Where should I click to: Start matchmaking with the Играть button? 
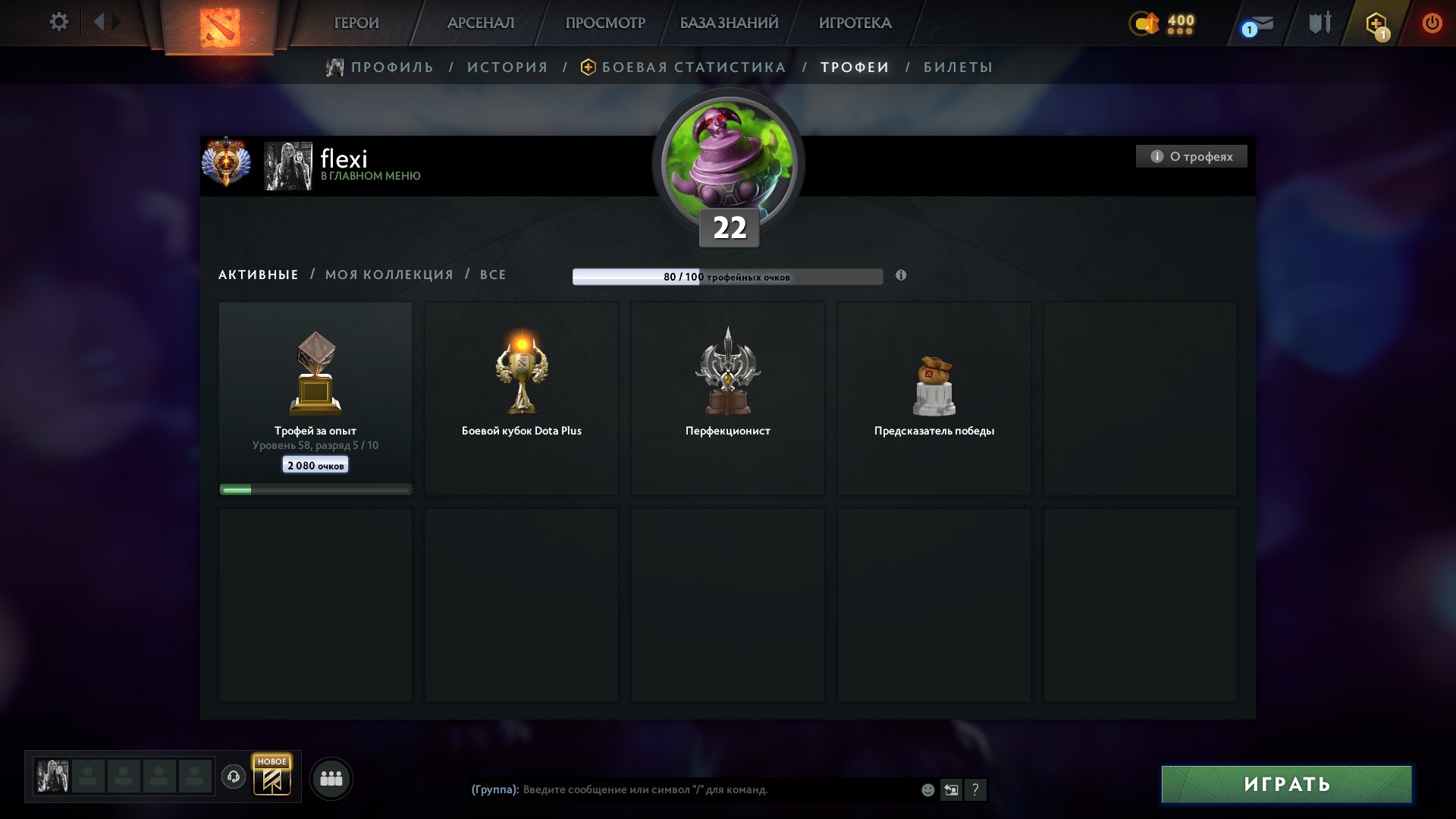point(1286,784)
